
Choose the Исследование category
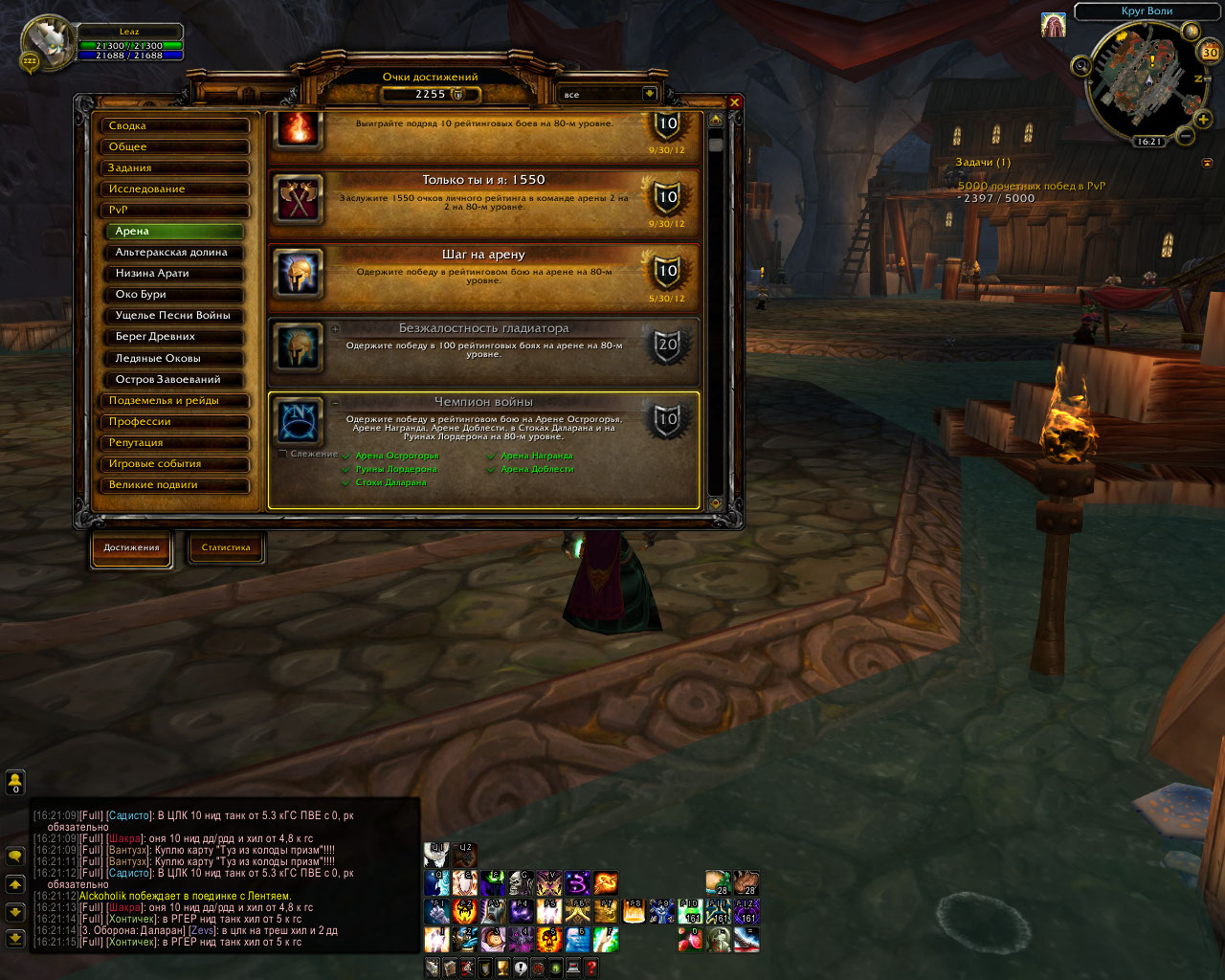pos(175,189)
